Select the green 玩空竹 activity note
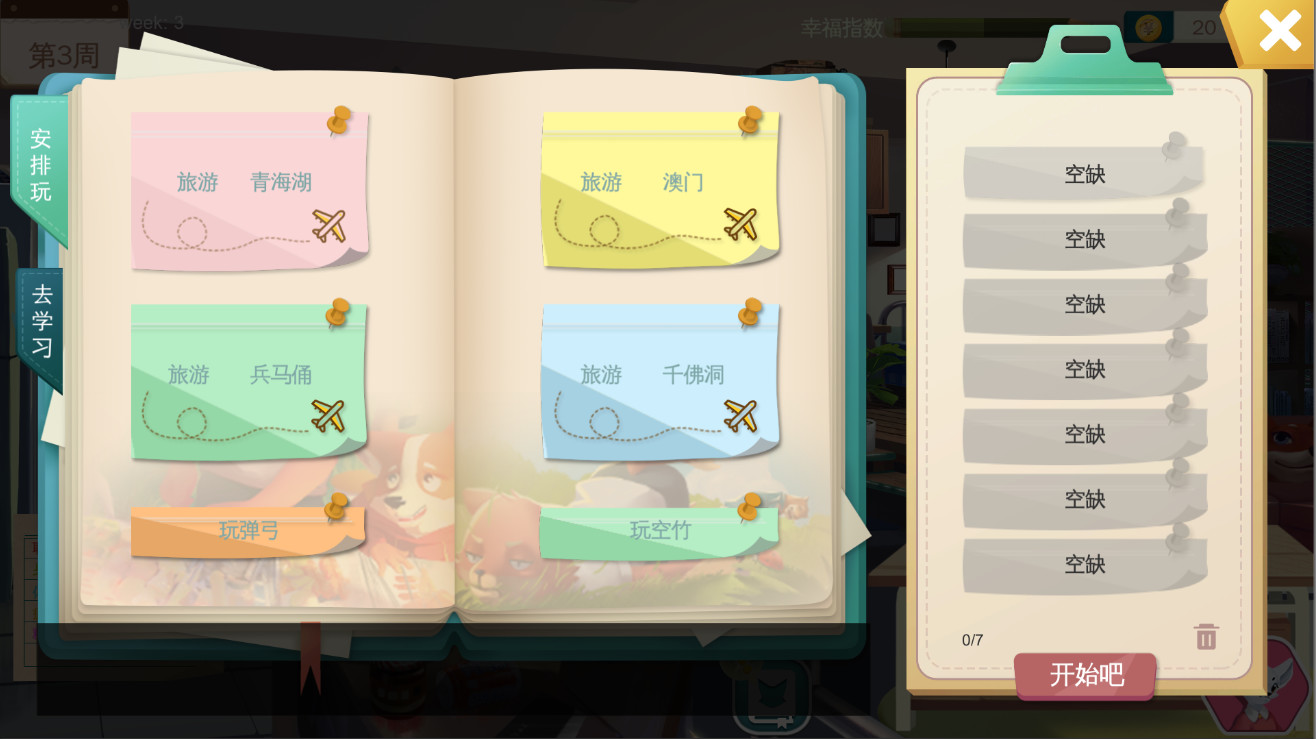The image size is (1316, 739). pyautogui.click(x=660, y=531)
